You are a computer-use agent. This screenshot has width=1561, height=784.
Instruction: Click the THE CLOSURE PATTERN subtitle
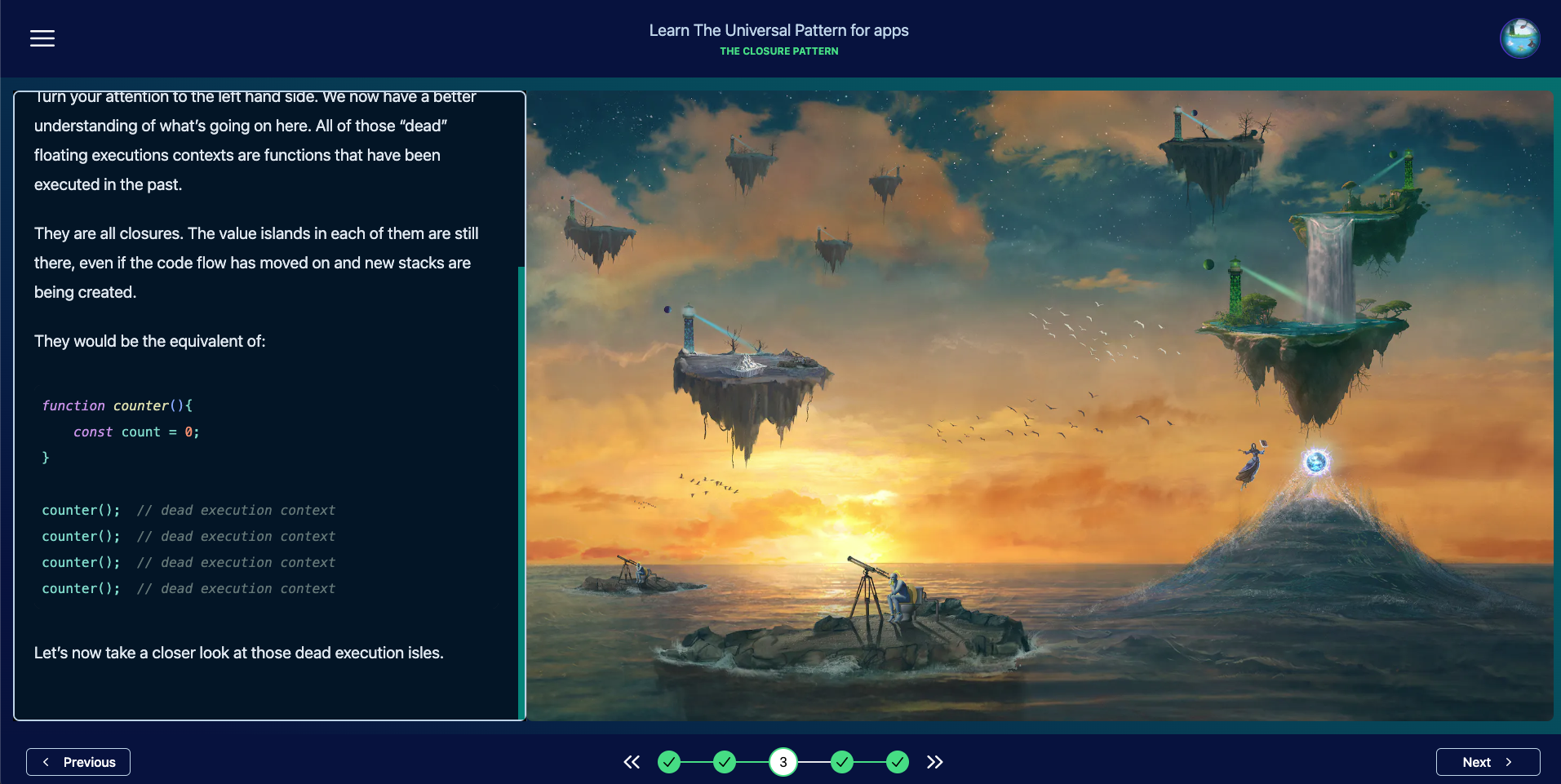pyautogui.click(x=778, y=51)
